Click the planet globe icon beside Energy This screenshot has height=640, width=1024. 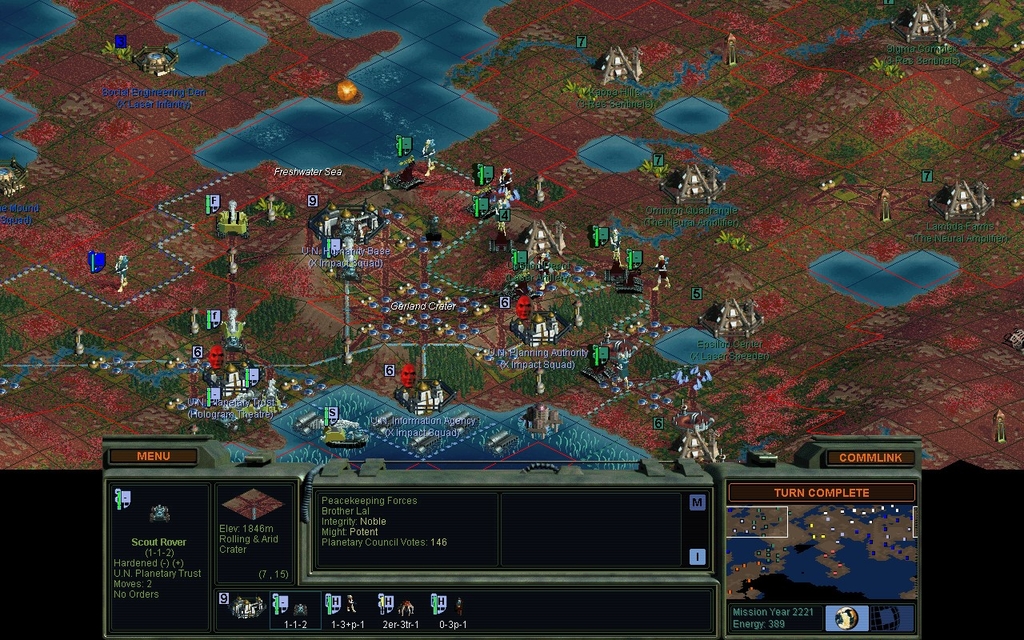click(846, 617)
